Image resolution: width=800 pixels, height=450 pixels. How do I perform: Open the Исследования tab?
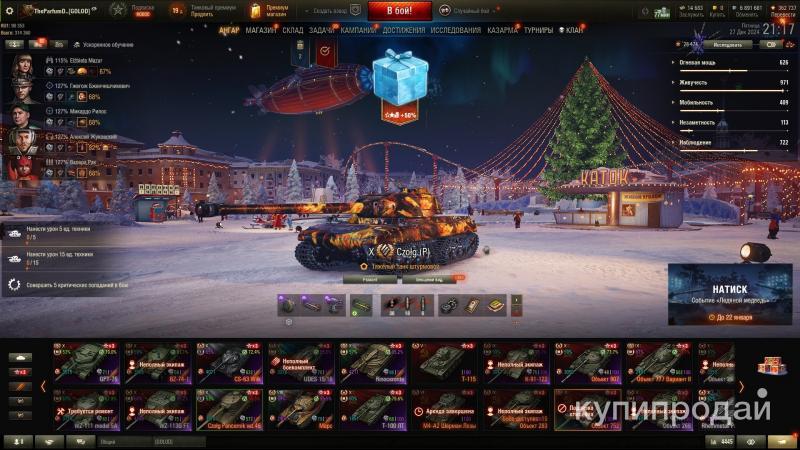click(x=455, y=30)
